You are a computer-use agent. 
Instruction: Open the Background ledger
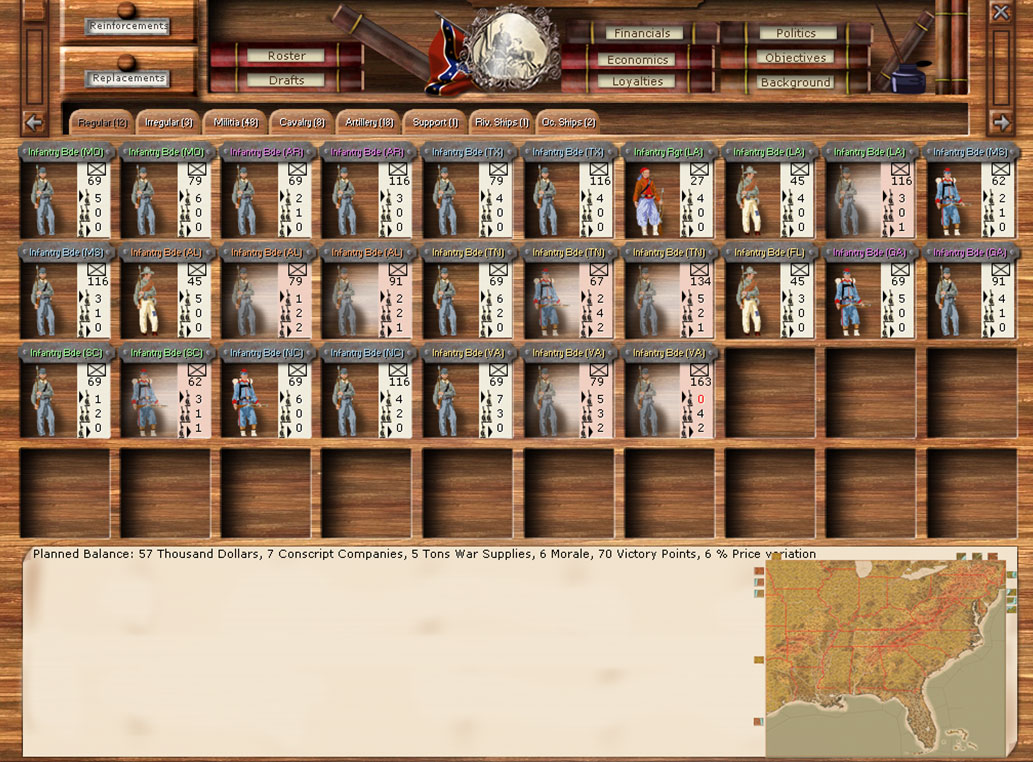click(x=795, y=82)
